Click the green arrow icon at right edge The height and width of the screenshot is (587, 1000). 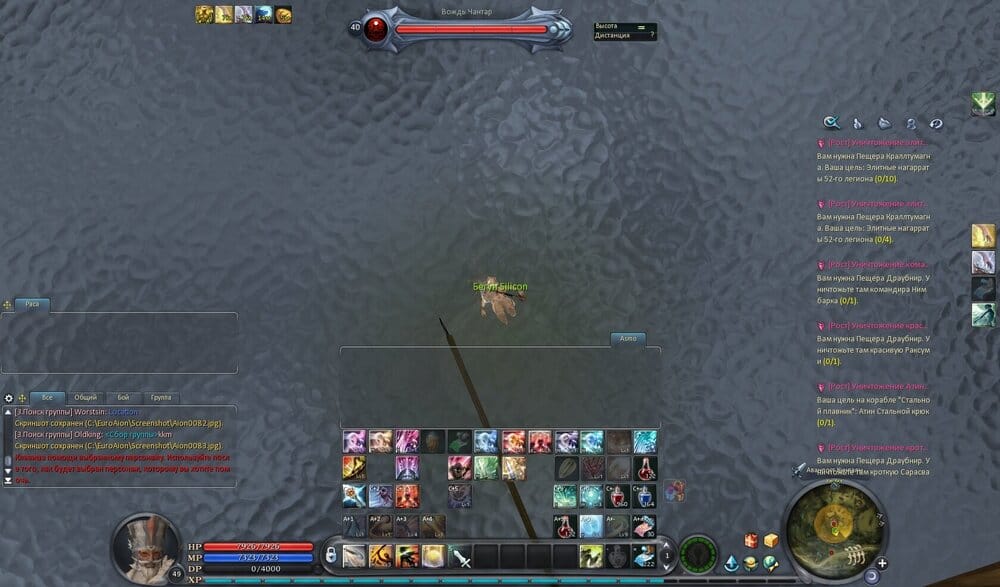pos(983,103)
